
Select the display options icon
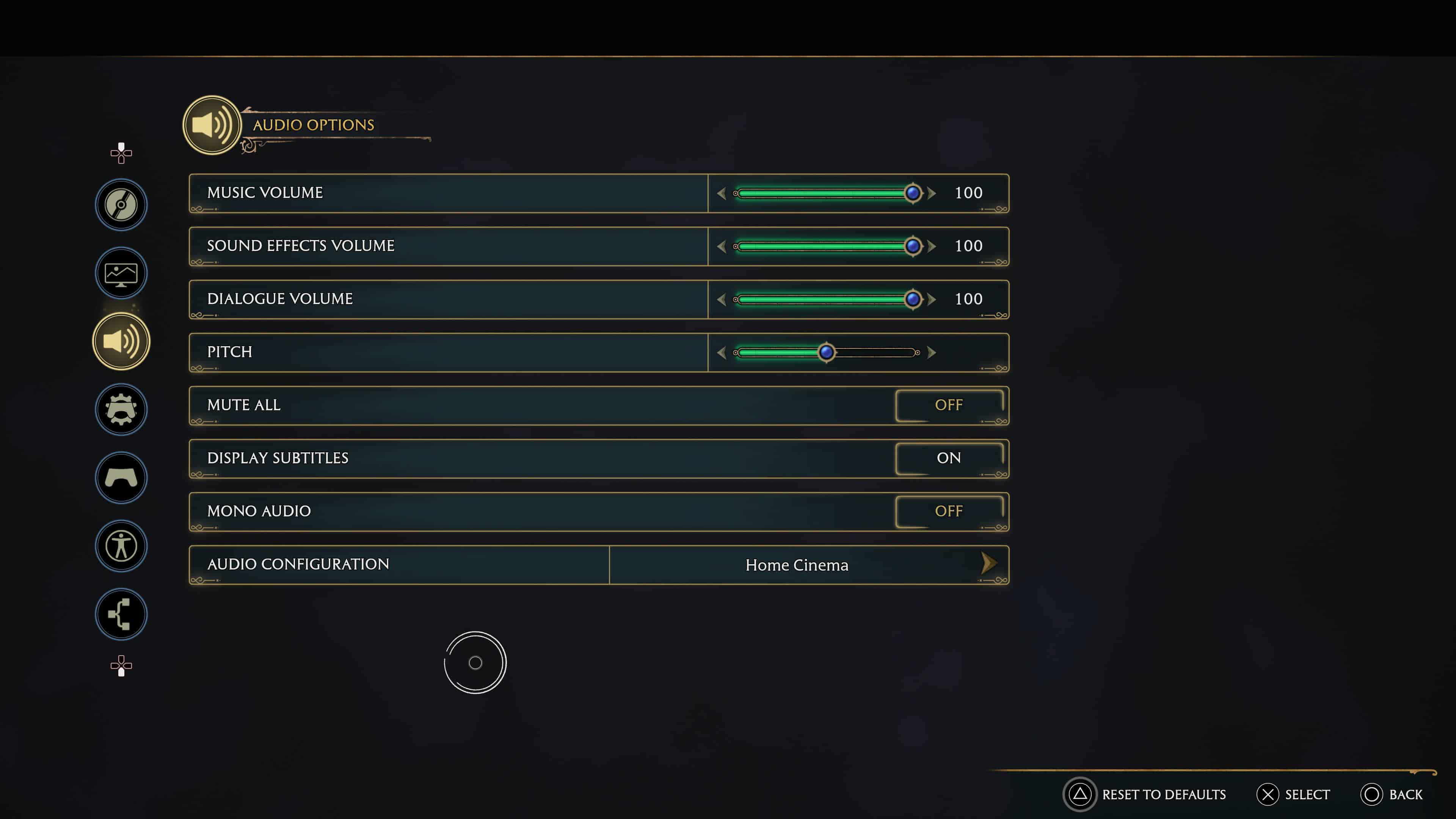click(x=121, y=273)
